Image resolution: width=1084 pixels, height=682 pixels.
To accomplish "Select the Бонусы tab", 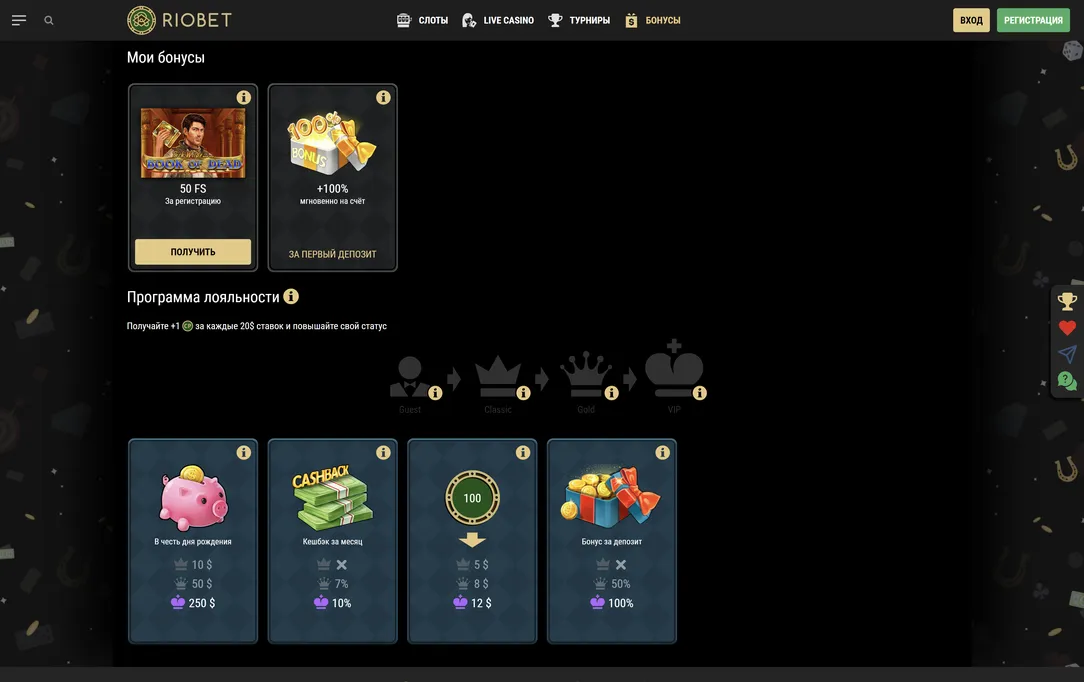I will coord(652,20).
